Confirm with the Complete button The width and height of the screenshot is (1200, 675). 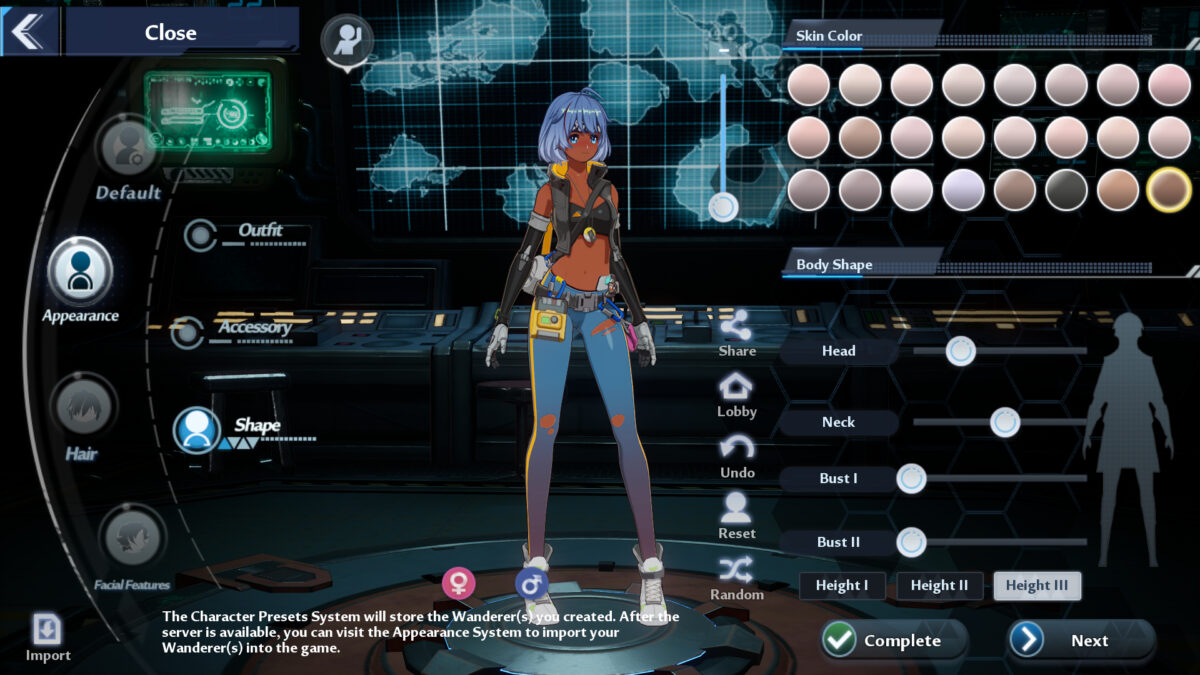893,640
